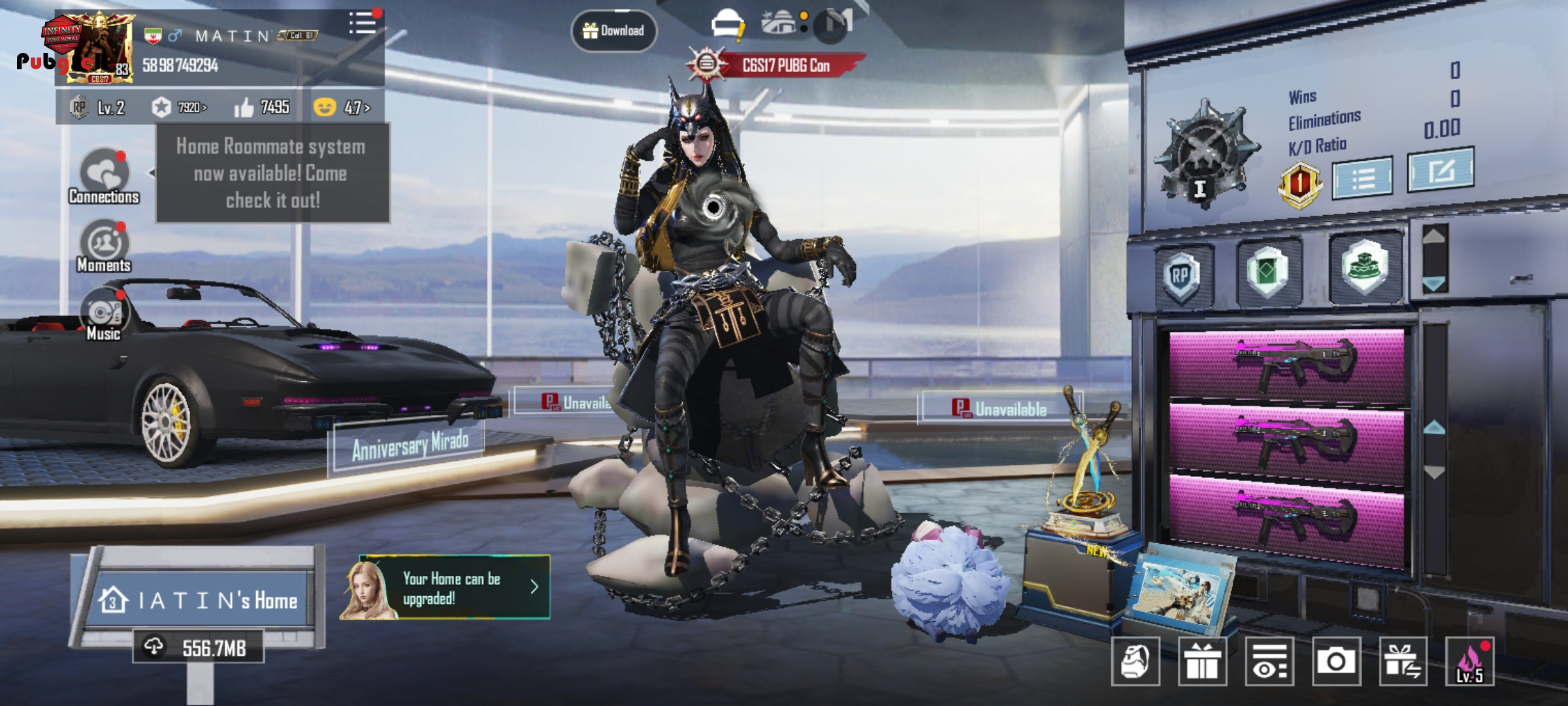1568x706 pixels.
Task: Open the camera screenshot tool
Action: point(1336,662)
